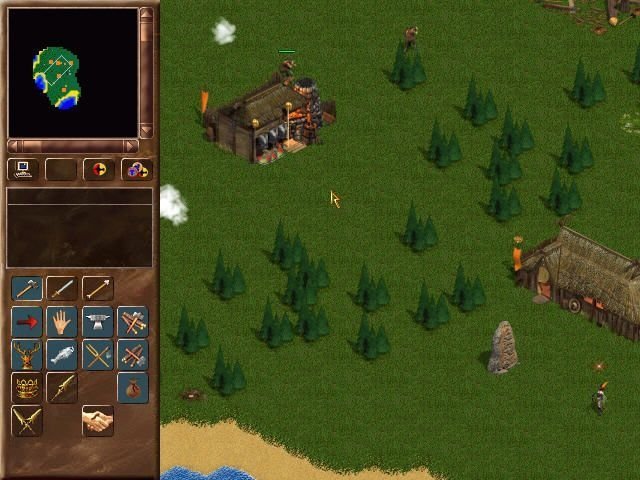Viewport: 640px width, 480px height.
Task: Click the red-and-yellow pie chart button
Action: (x=98, y=169)
